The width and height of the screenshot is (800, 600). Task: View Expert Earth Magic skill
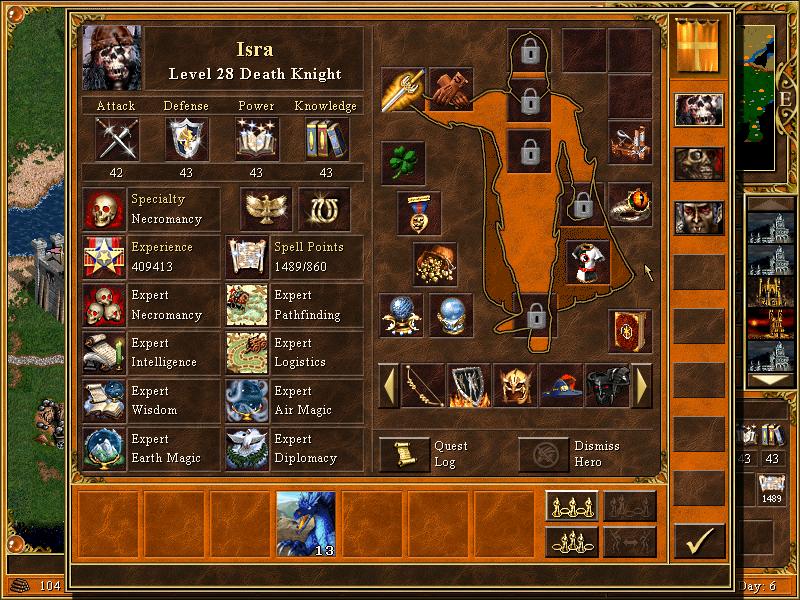[x=103, y=448]
